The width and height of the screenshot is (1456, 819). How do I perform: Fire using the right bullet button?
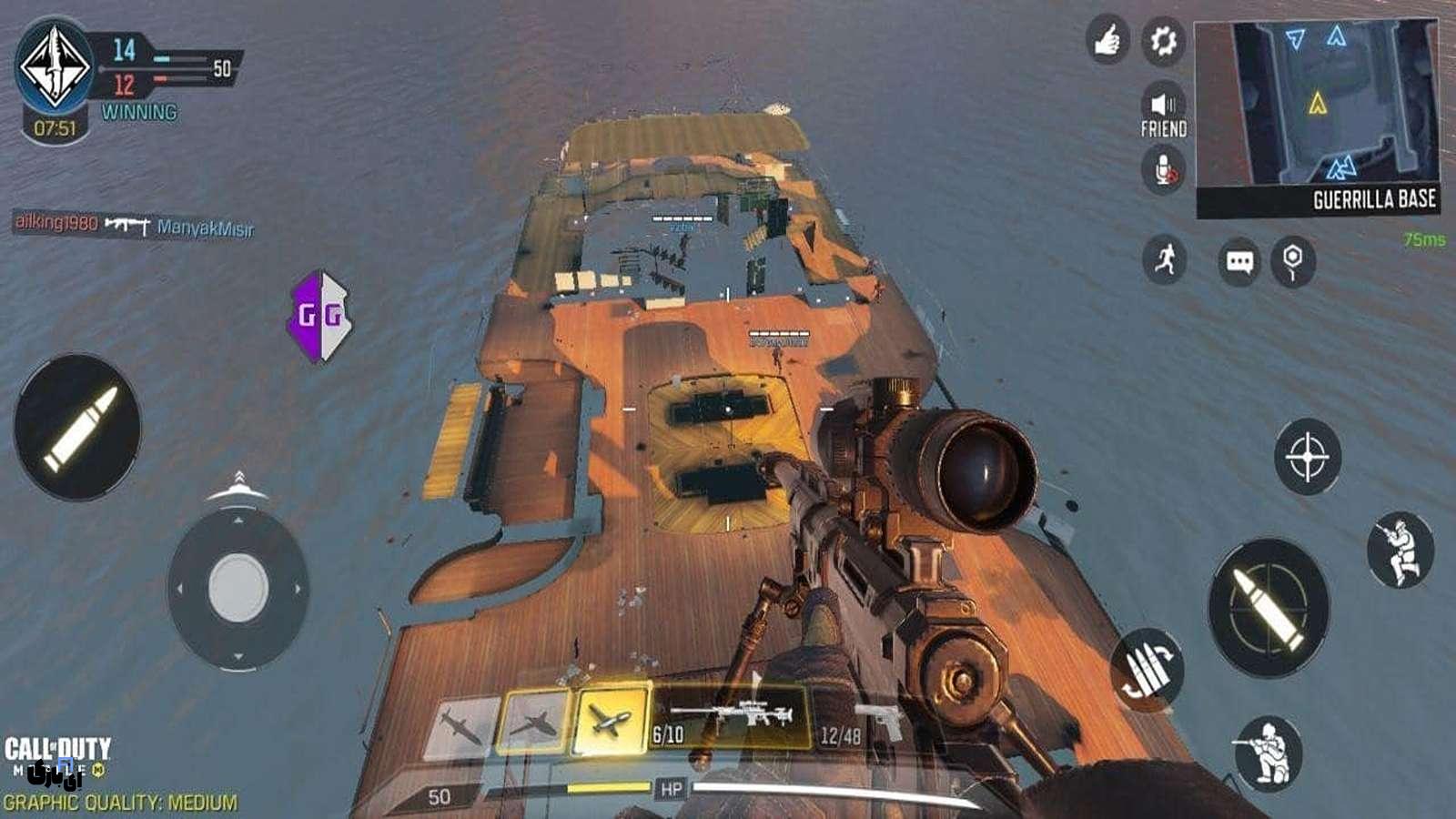(x=1269, y=607)
